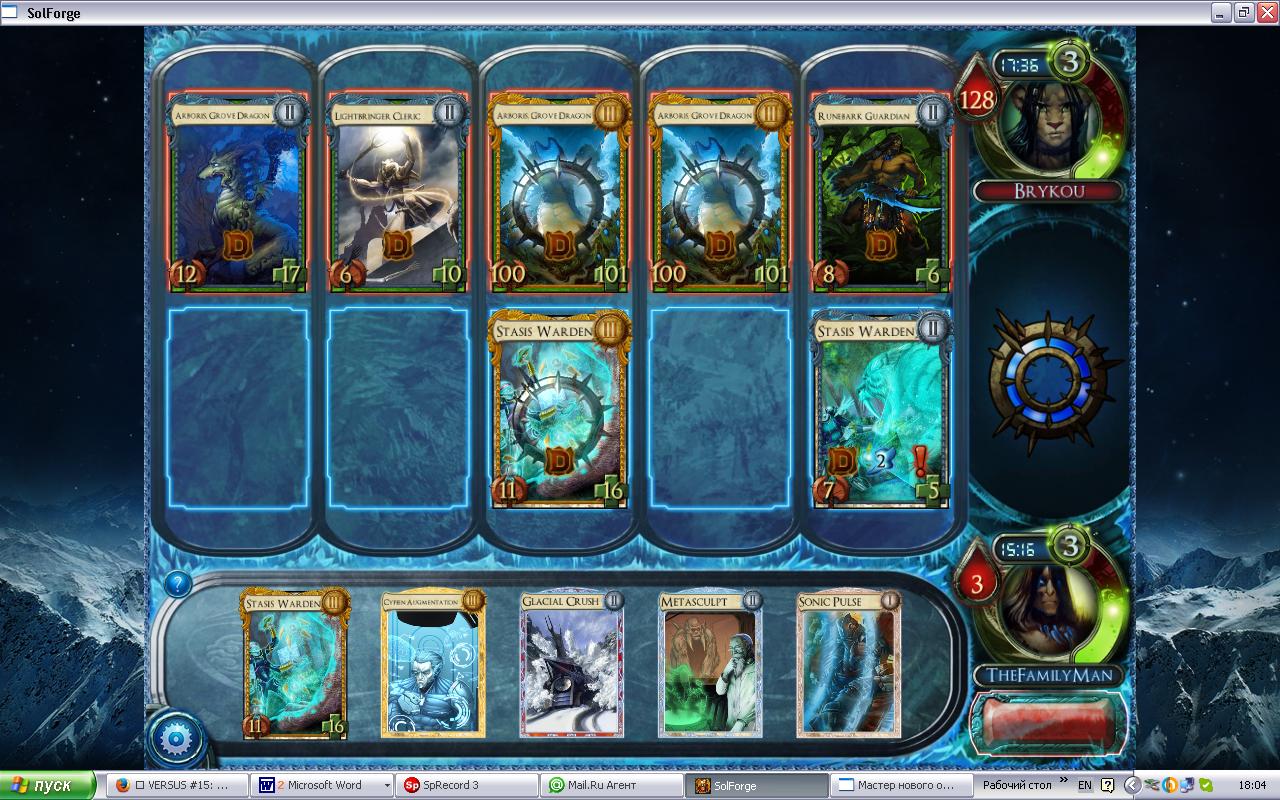This screenshot has height=800, width=1280.
Task: Select the level II Arboris Grove Dragon
Action: pos(237,193)
